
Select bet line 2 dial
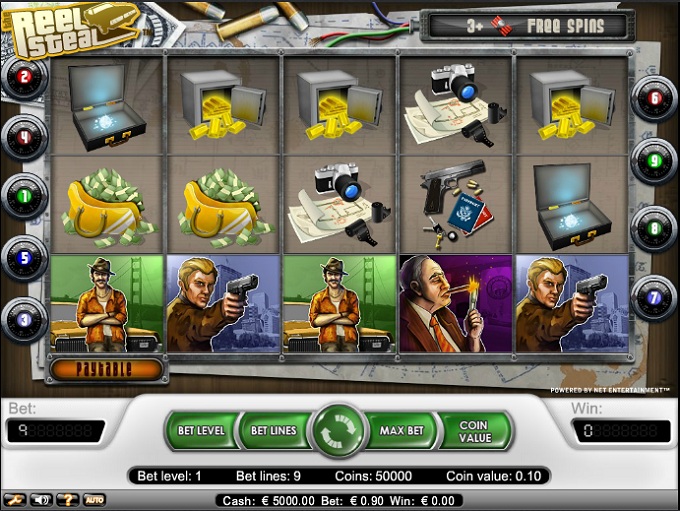[25, 76]
